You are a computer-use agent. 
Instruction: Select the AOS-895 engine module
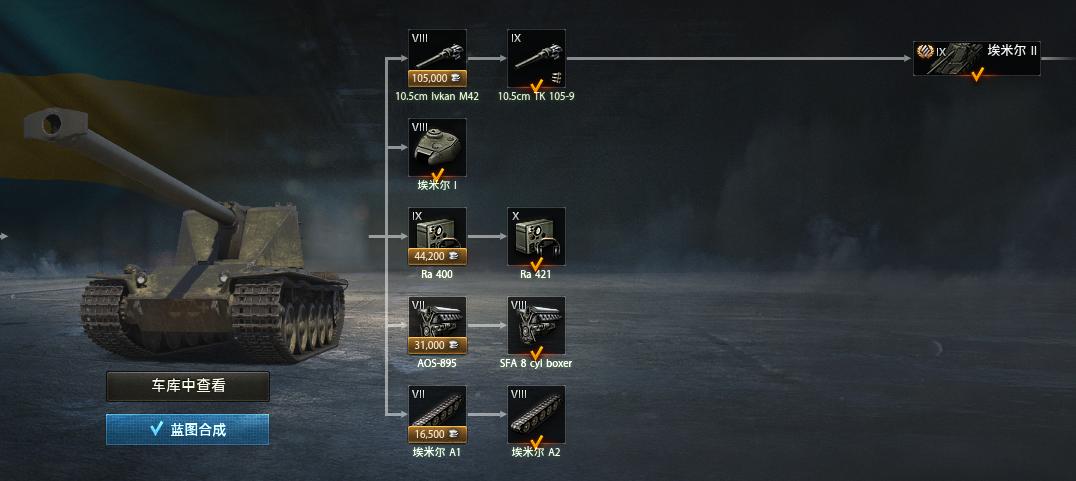437,325
